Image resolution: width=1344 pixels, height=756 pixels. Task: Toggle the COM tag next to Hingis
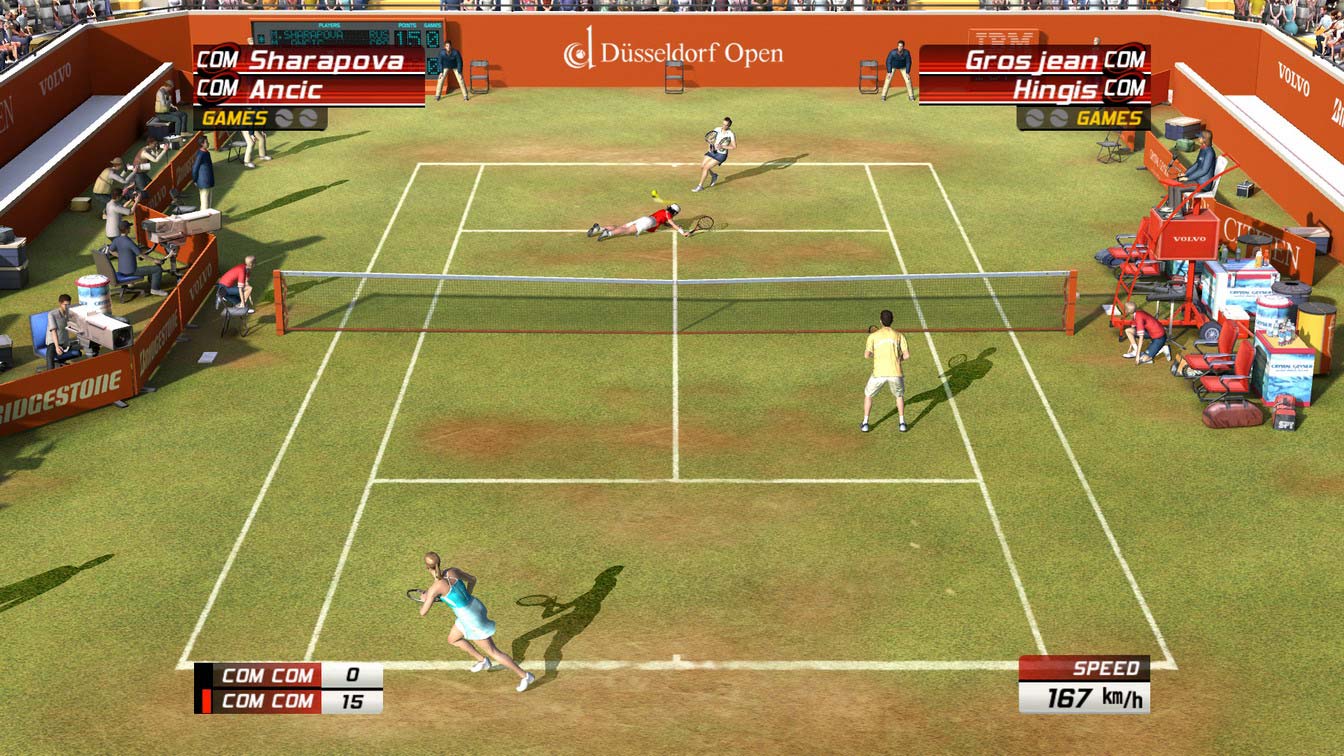click(1124, 90)
